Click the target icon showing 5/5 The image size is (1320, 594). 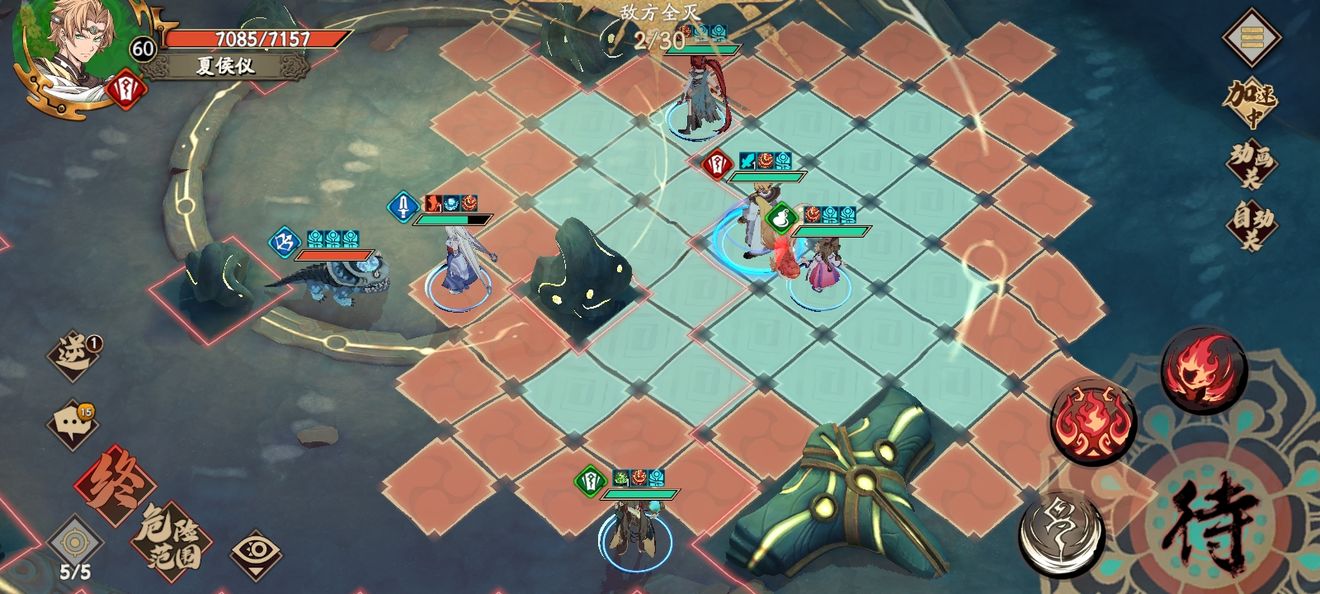75,544
